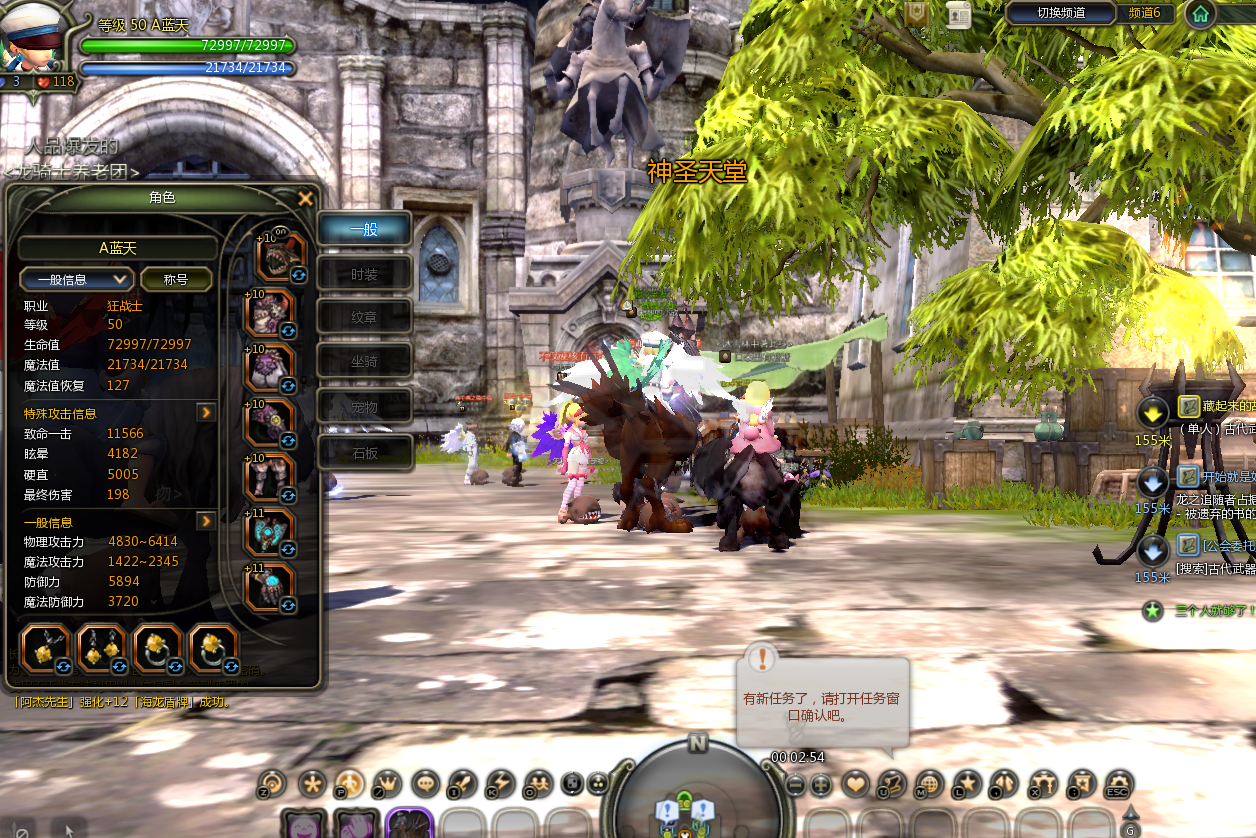The height and width of the screenshot is (838, 1256).
Task: Click the 称号 title button
Action: pos(176,279)
